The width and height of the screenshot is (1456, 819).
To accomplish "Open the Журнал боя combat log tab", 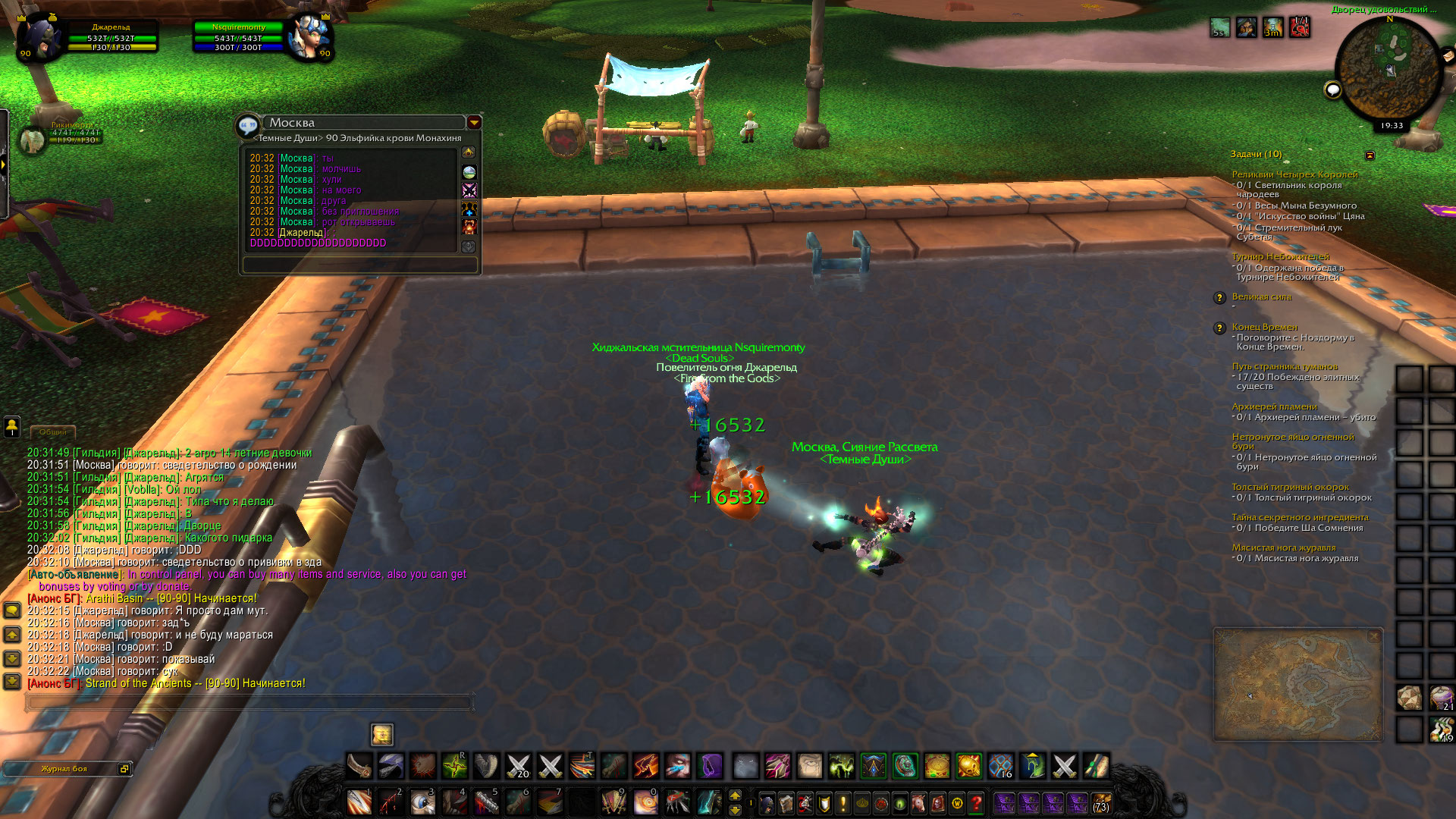I will [x=65, y=769].
